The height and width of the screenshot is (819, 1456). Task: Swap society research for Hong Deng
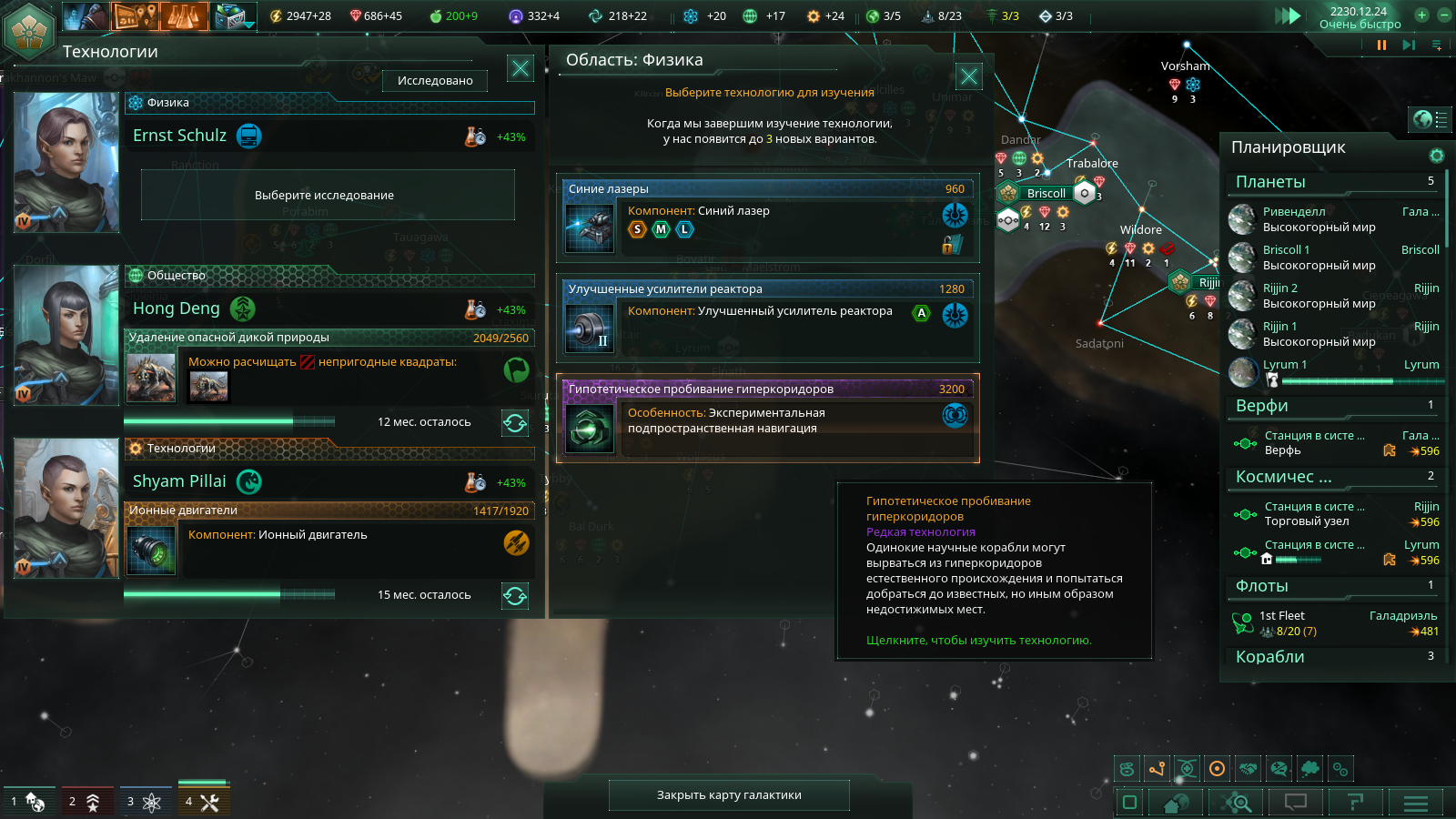(515, 422)
